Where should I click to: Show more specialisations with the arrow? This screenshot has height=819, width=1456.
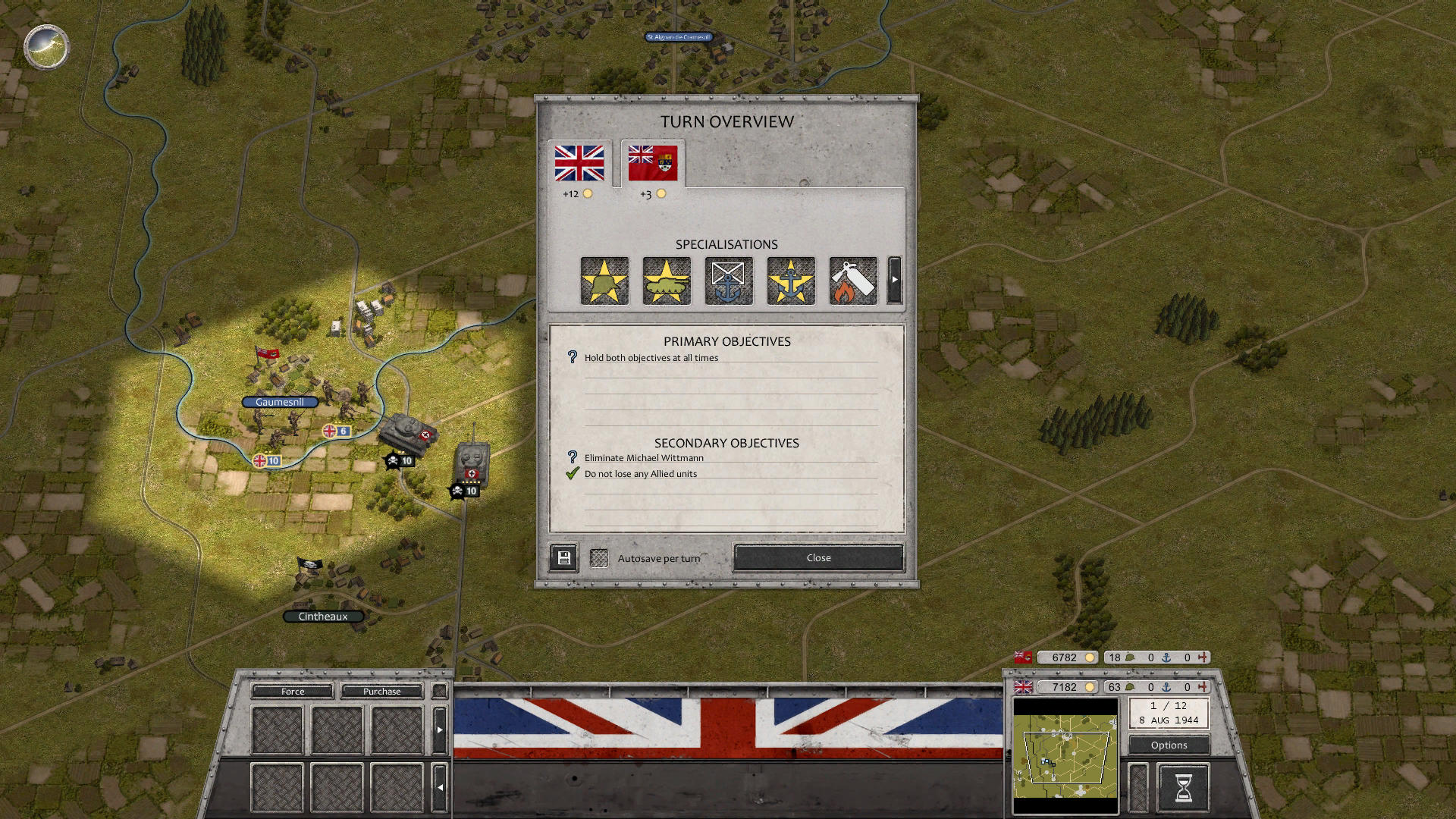pos(895,280)
